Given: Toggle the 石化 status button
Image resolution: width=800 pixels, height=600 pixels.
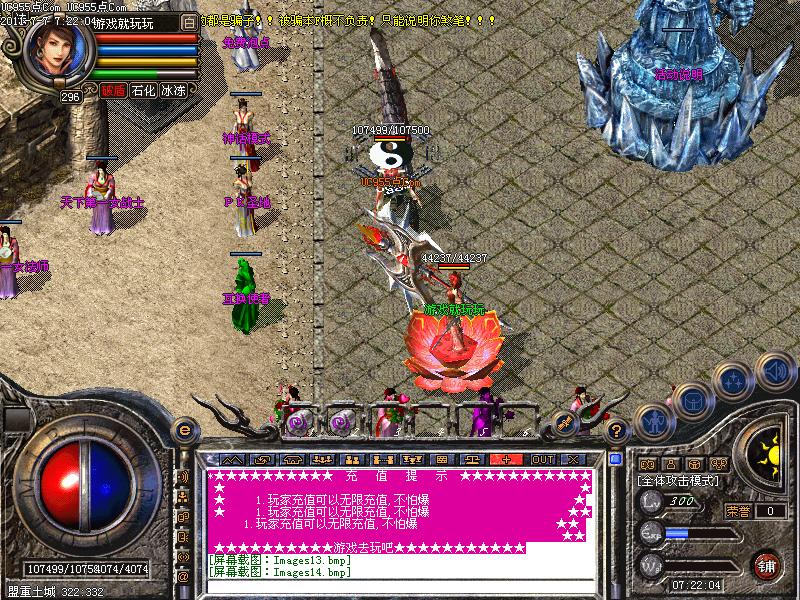Looking at the screenshot, I should (143, 90).
